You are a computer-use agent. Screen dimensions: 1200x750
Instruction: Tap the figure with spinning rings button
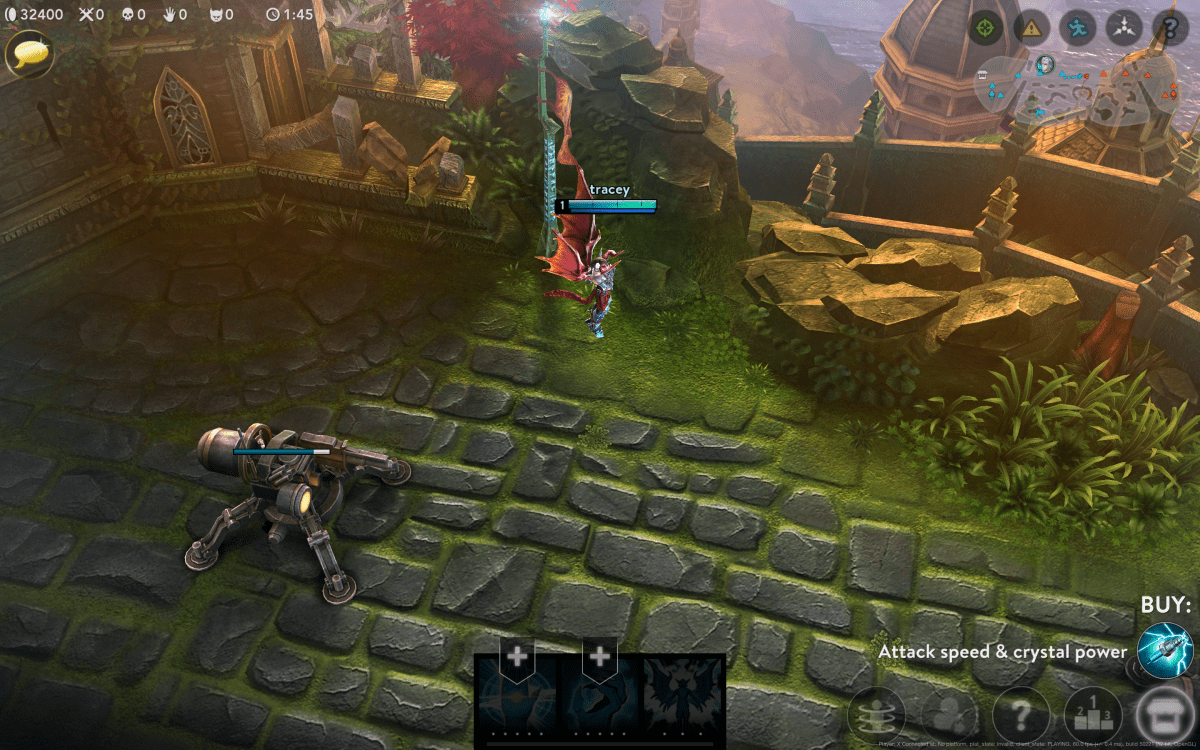(876, 716)
